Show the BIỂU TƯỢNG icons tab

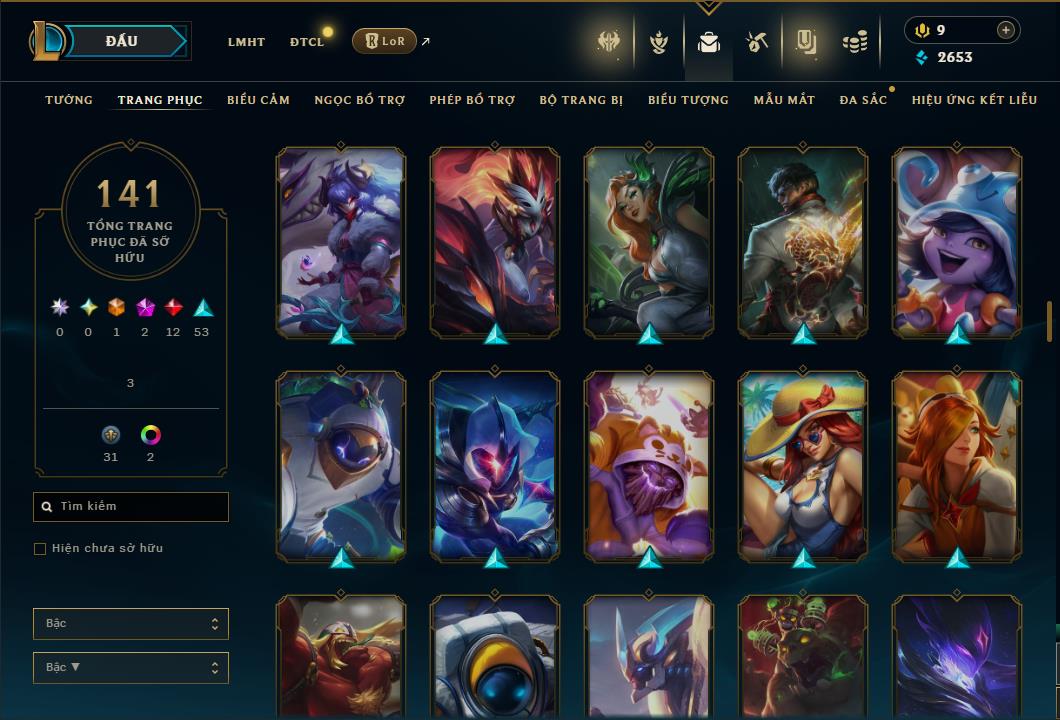click(688, 100)
